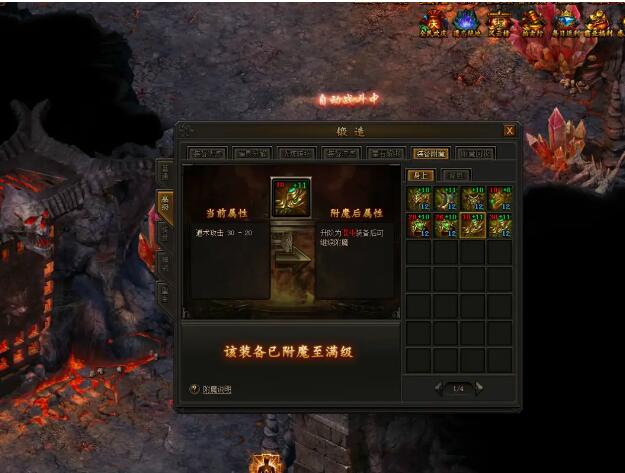
Task: Open the 每日福利 daily rewards icon
Action: [567, 22]
